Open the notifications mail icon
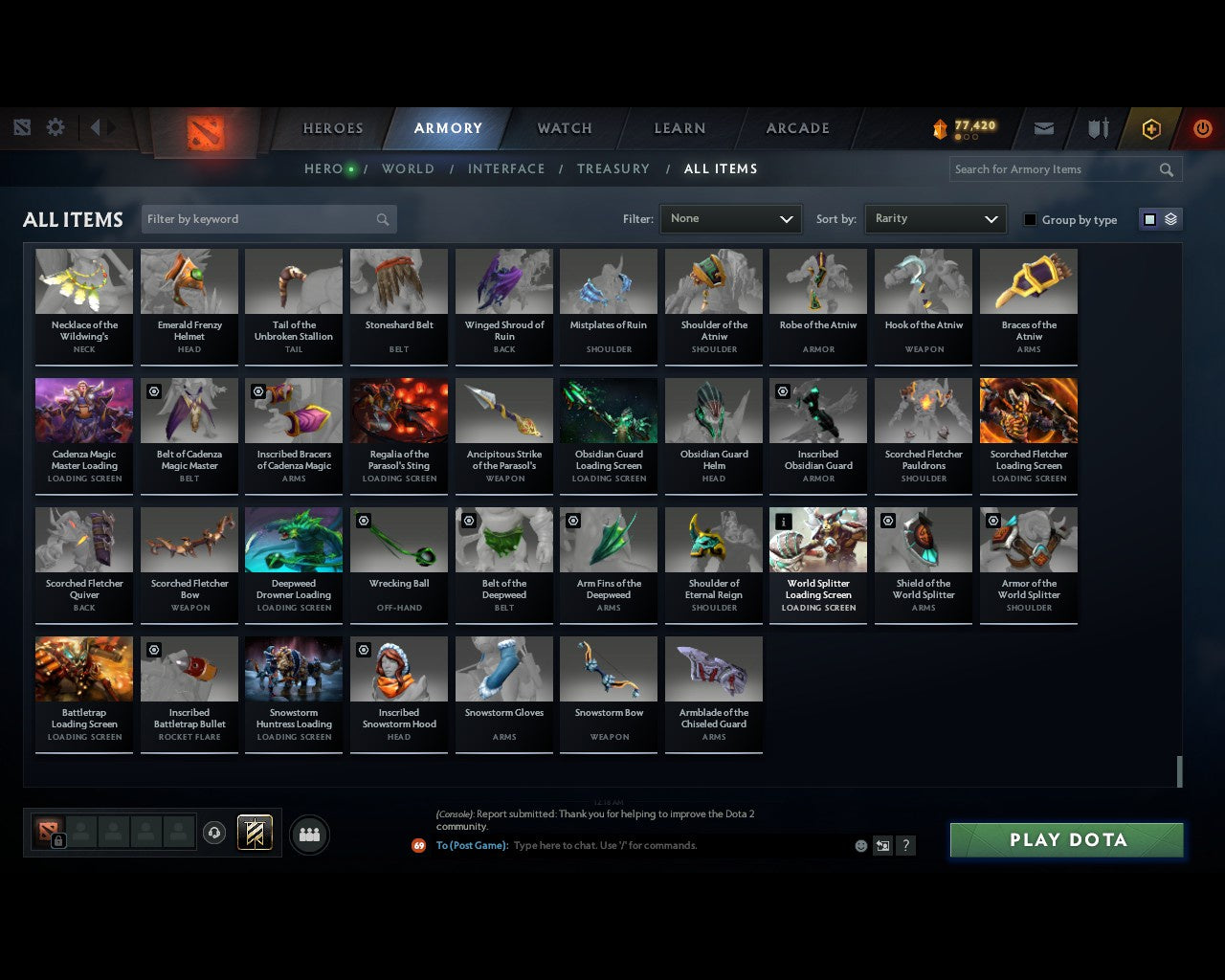 point(1043,128)
